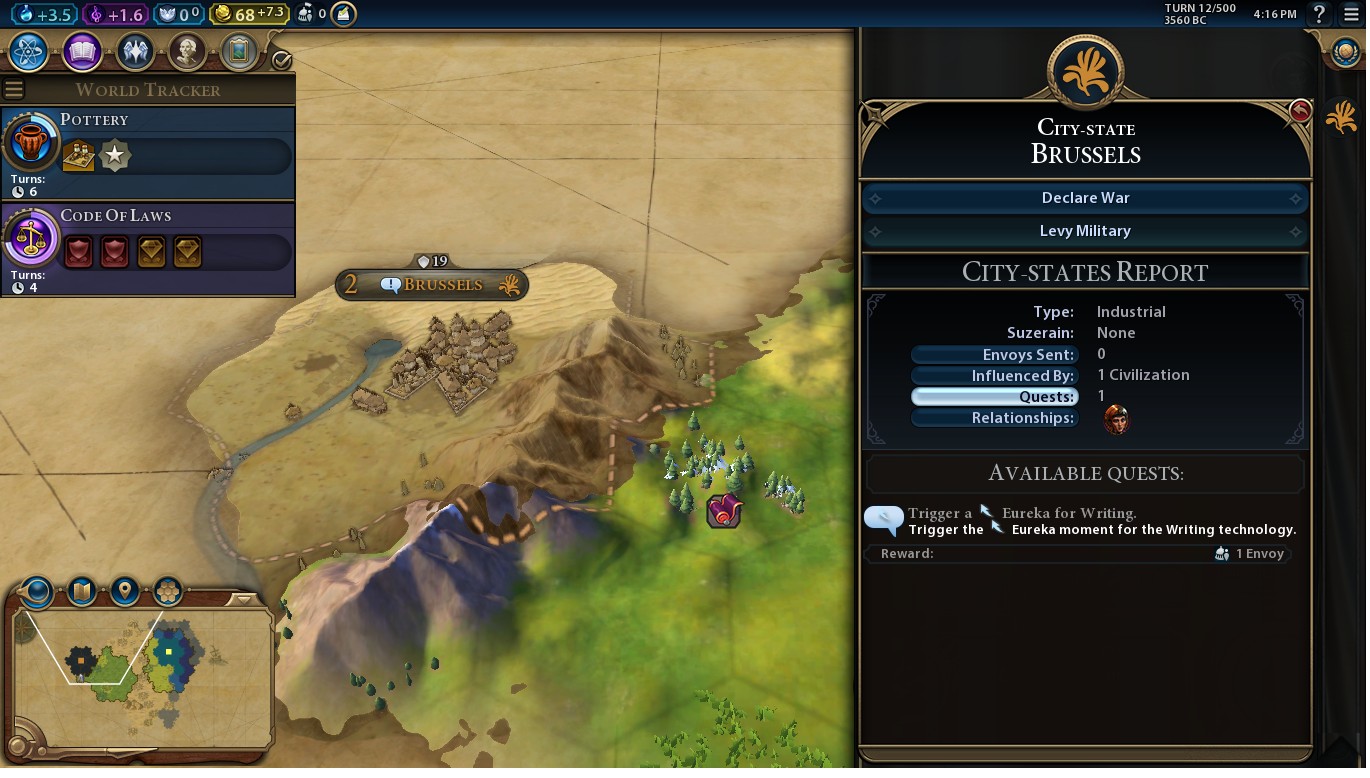Toggle the World Tracker checkmark
The height and width of the screenshot is (778, 1370).
point(281,60)
